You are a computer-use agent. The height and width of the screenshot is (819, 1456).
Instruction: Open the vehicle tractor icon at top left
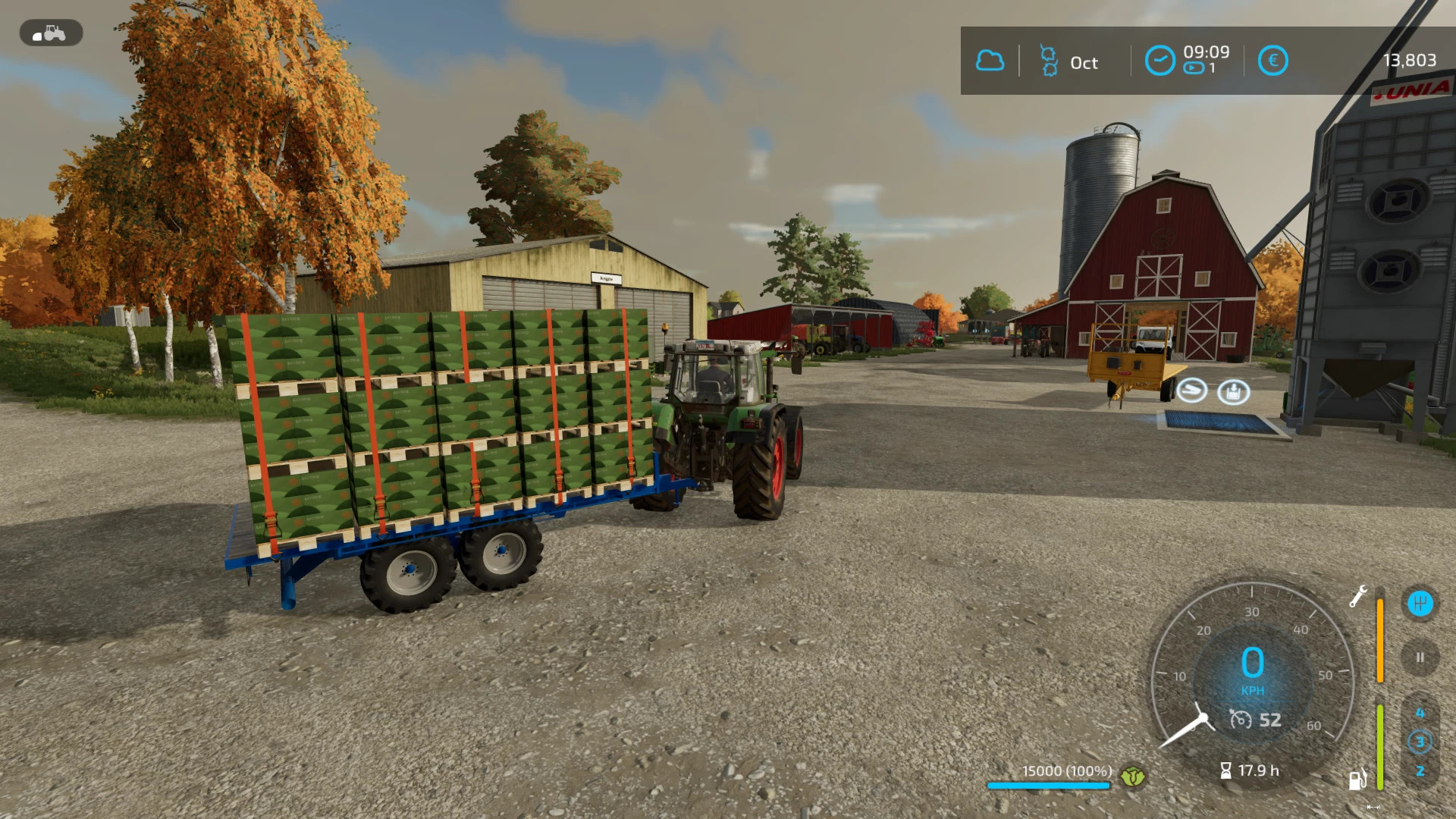(x=50, y=33)
